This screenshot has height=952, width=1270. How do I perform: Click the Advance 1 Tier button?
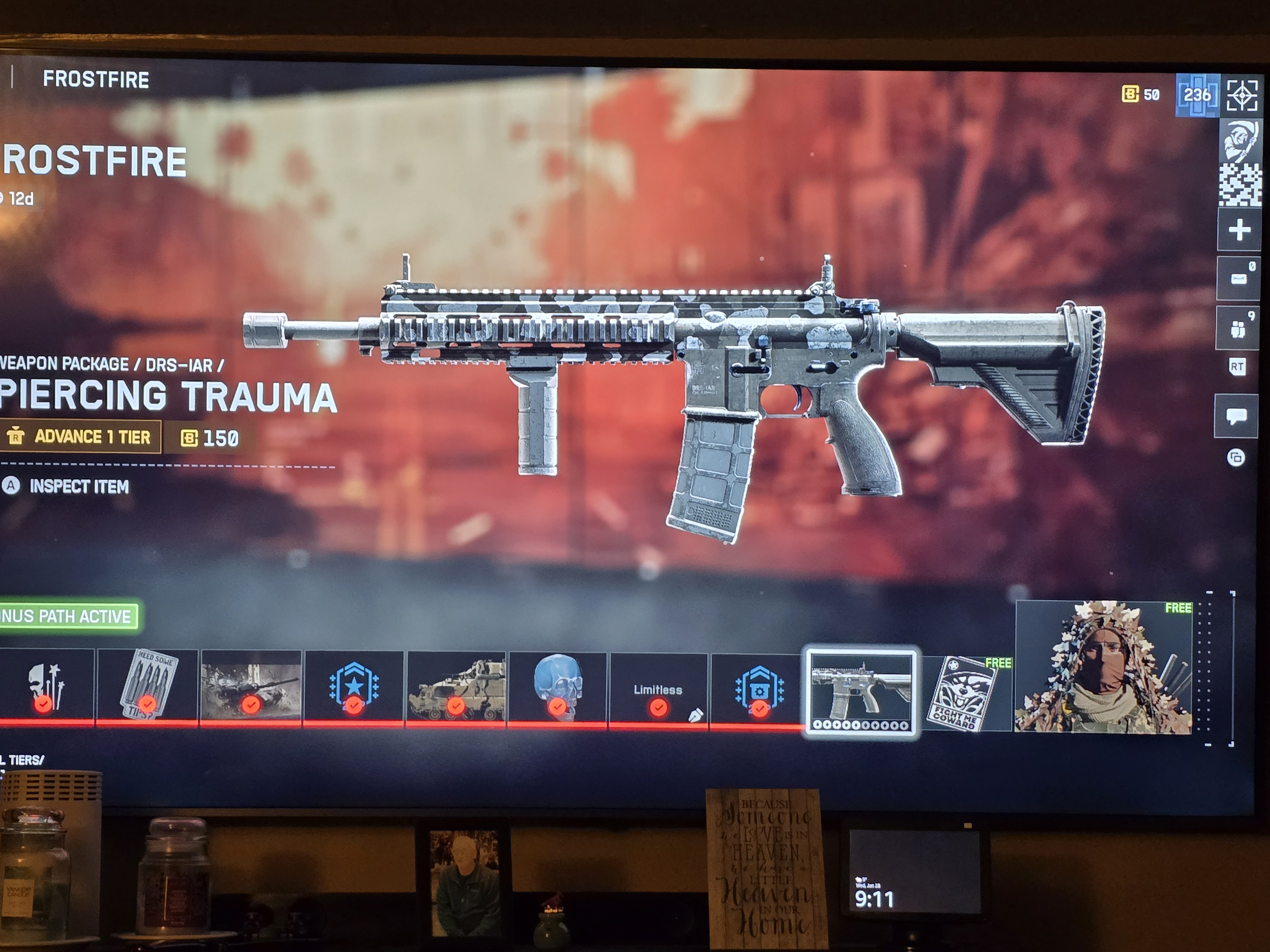pyautogui.click(x=80, y=437)
